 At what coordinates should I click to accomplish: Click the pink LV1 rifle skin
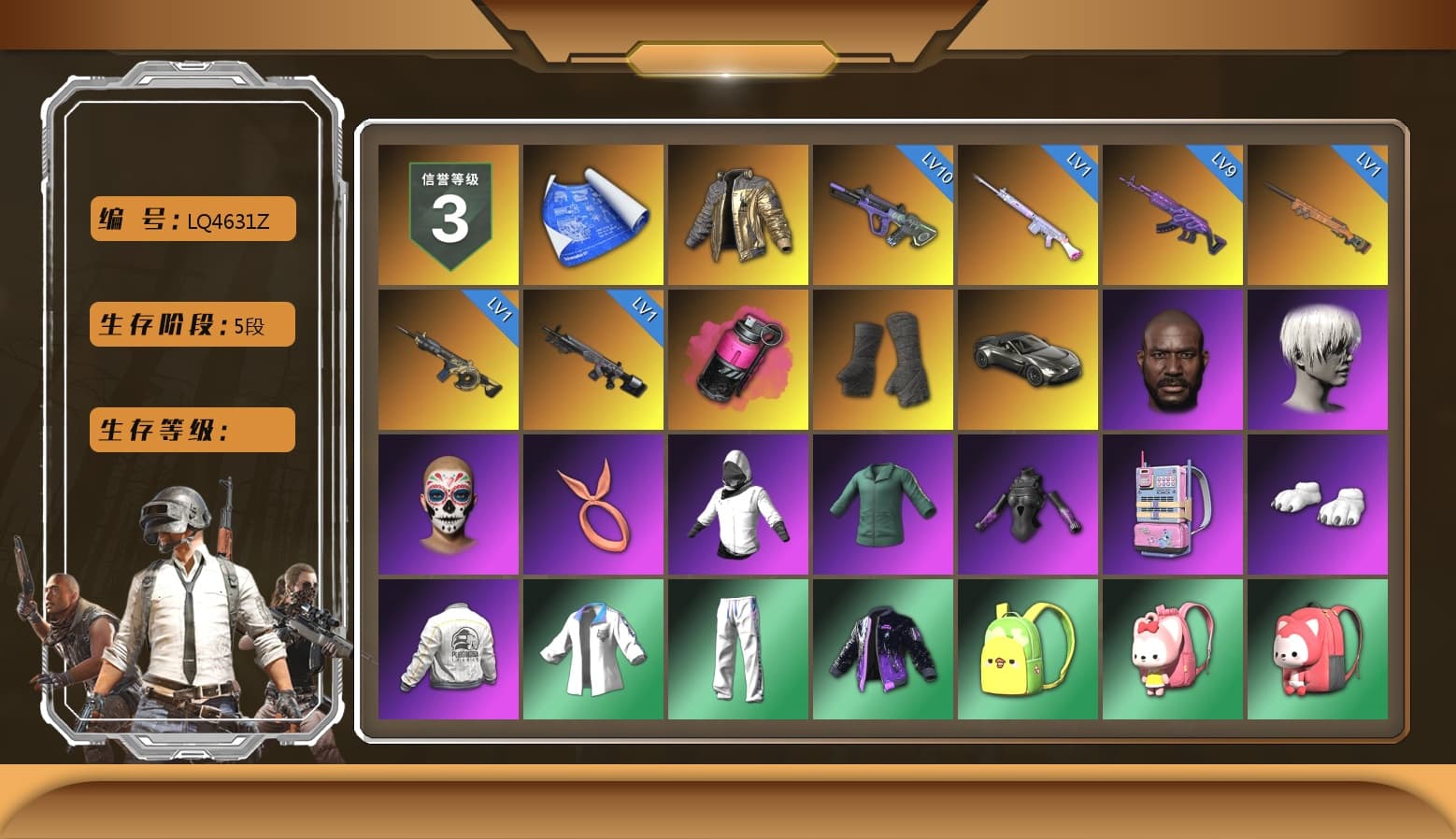pyautogui.click(x=1028, y=214)
